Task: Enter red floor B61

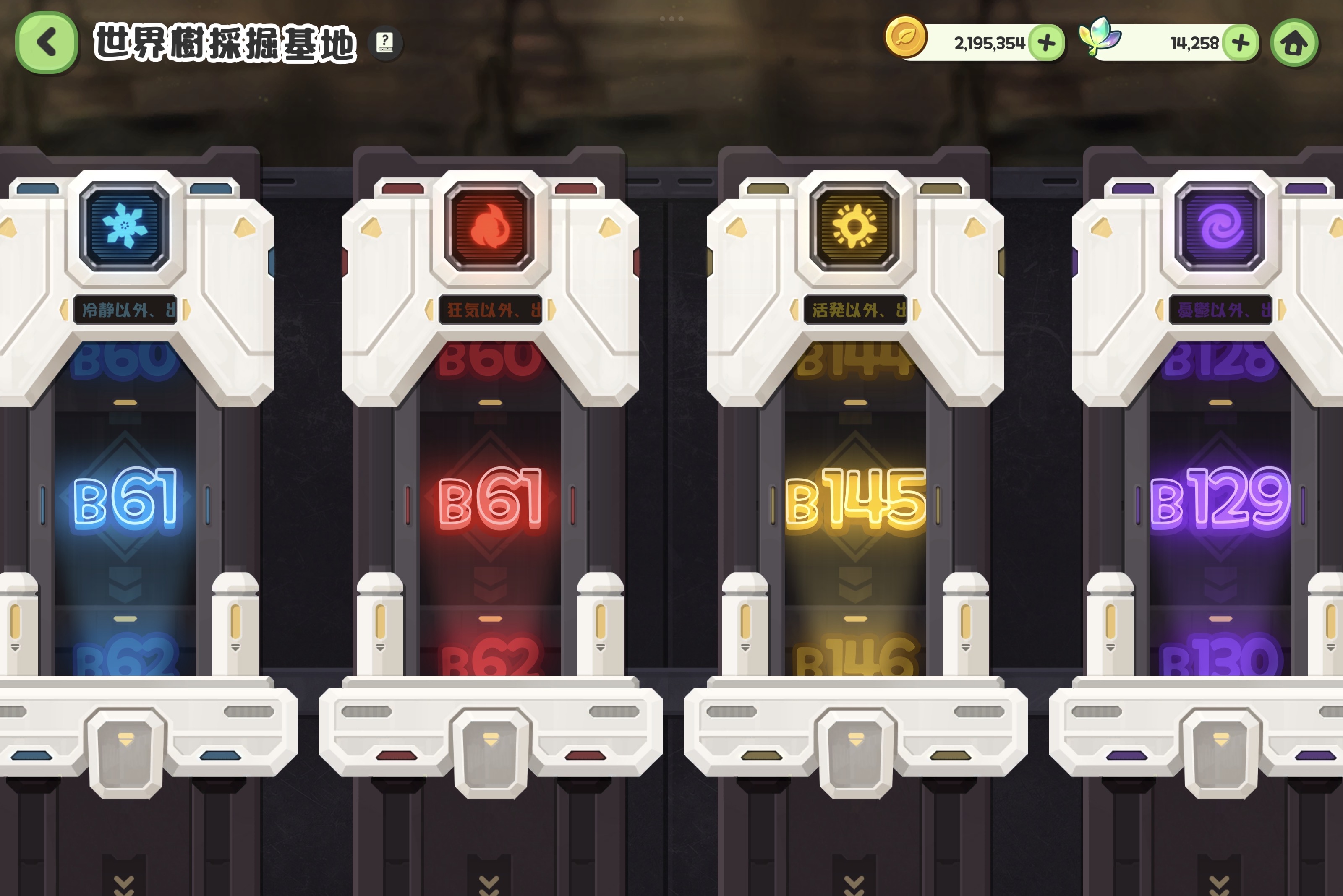Action: point(490,498)
